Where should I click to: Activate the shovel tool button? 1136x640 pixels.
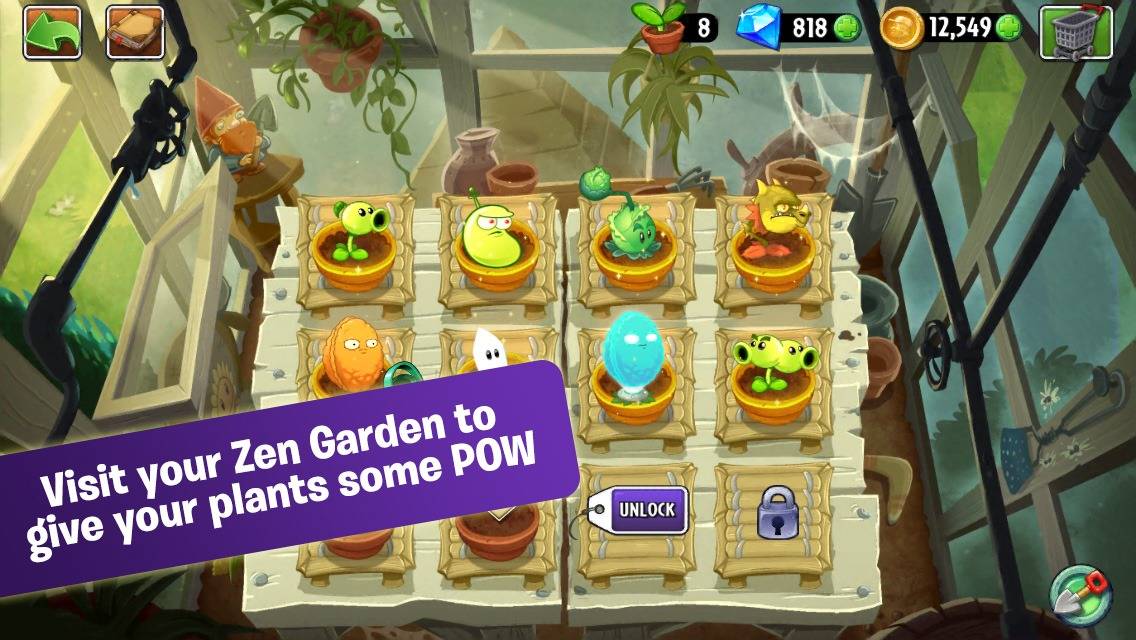coord(1080,592)
